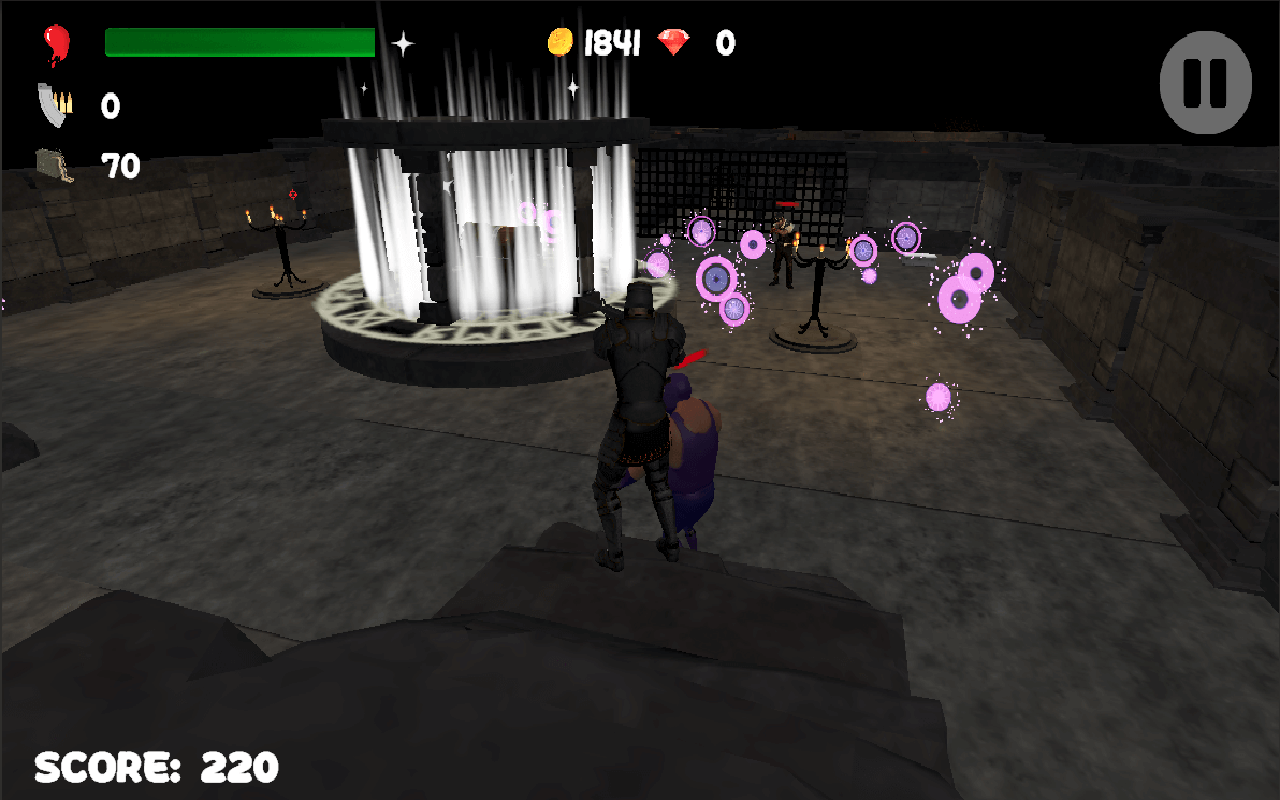Click the red ruby gem icon
Image resolution: width=1280 pixels, height=800 pixels.
(x=681, y=42)
